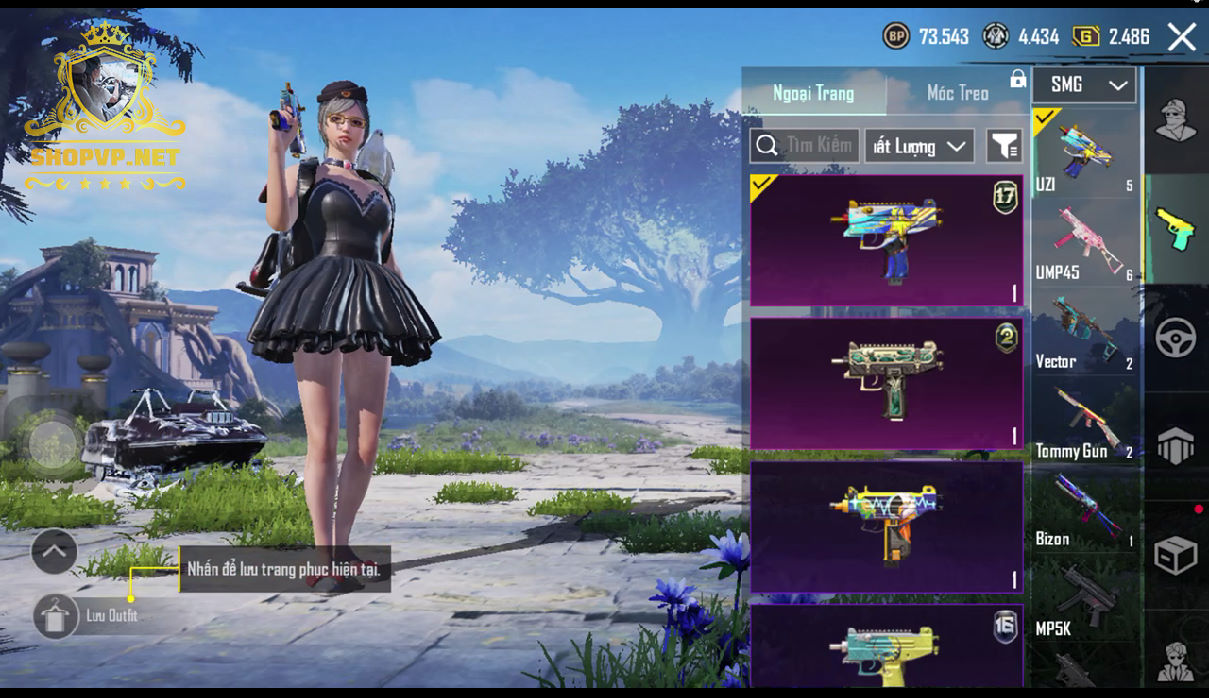Choose the green ornate UZI skin
Viewport: 1209px width, 698px height.
click(886, 383)
